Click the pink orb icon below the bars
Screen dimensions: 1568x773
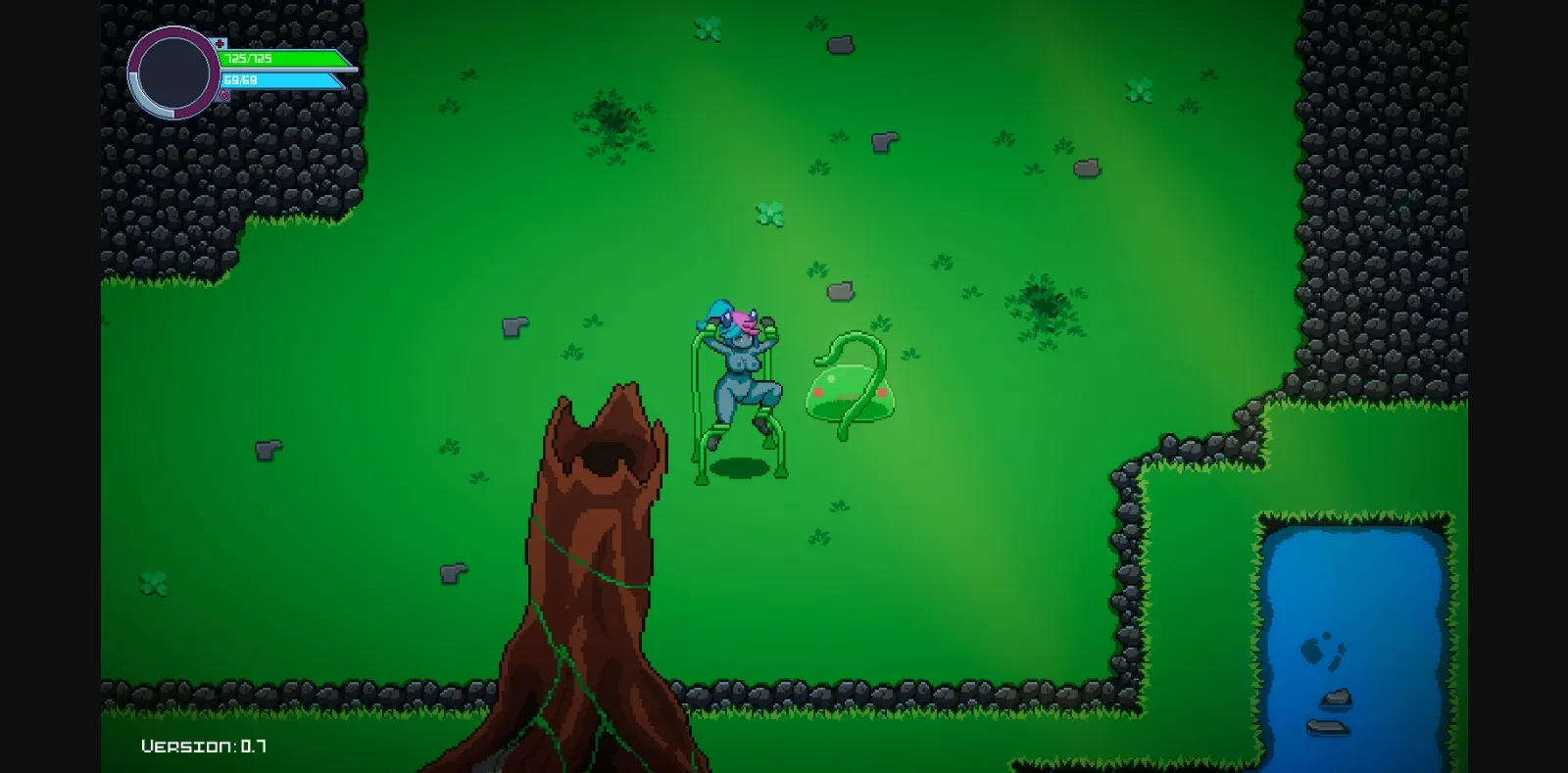[224, 95]
